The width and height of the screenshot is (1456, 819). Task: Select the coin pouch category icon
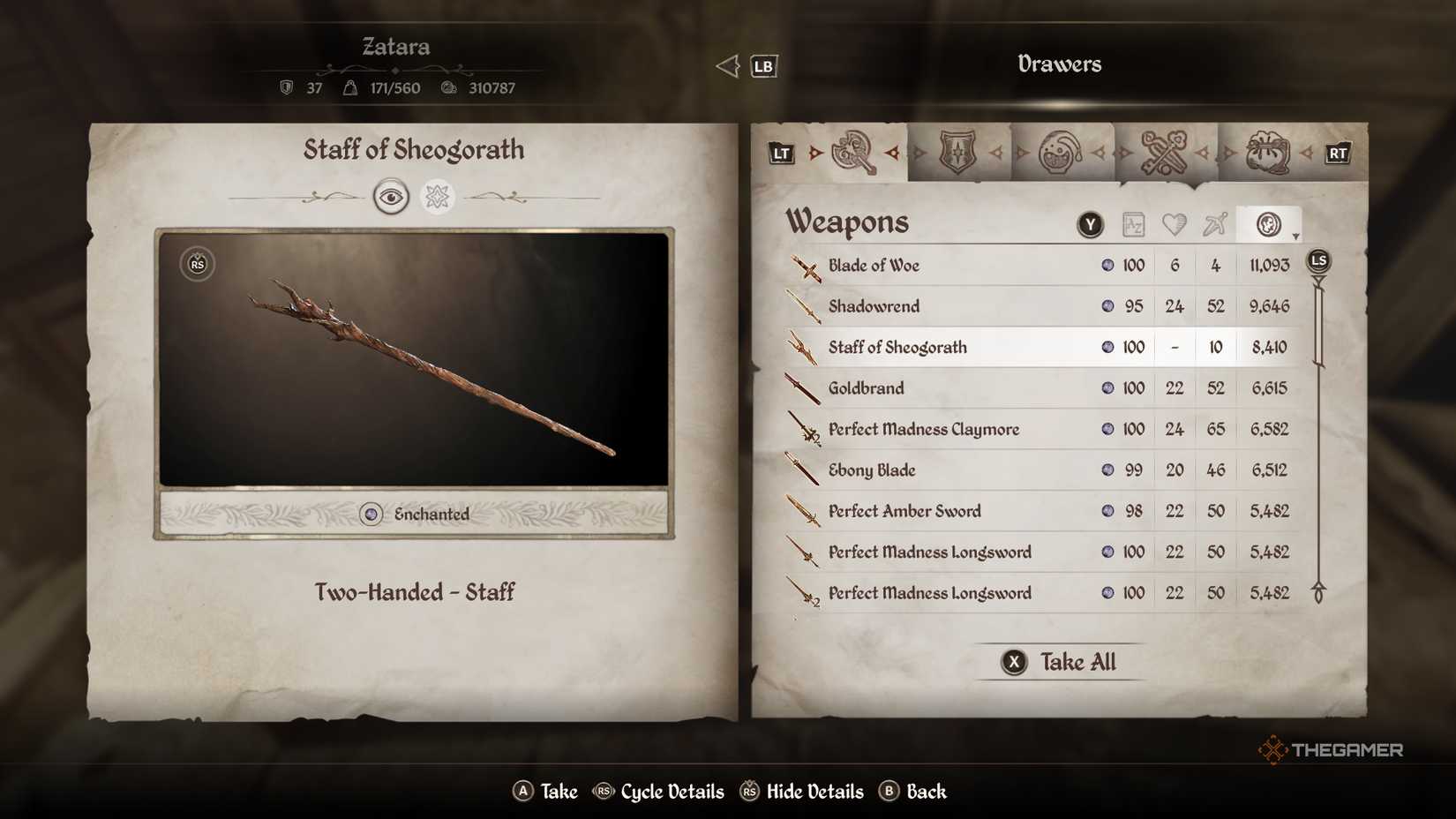click(1268, 152)
